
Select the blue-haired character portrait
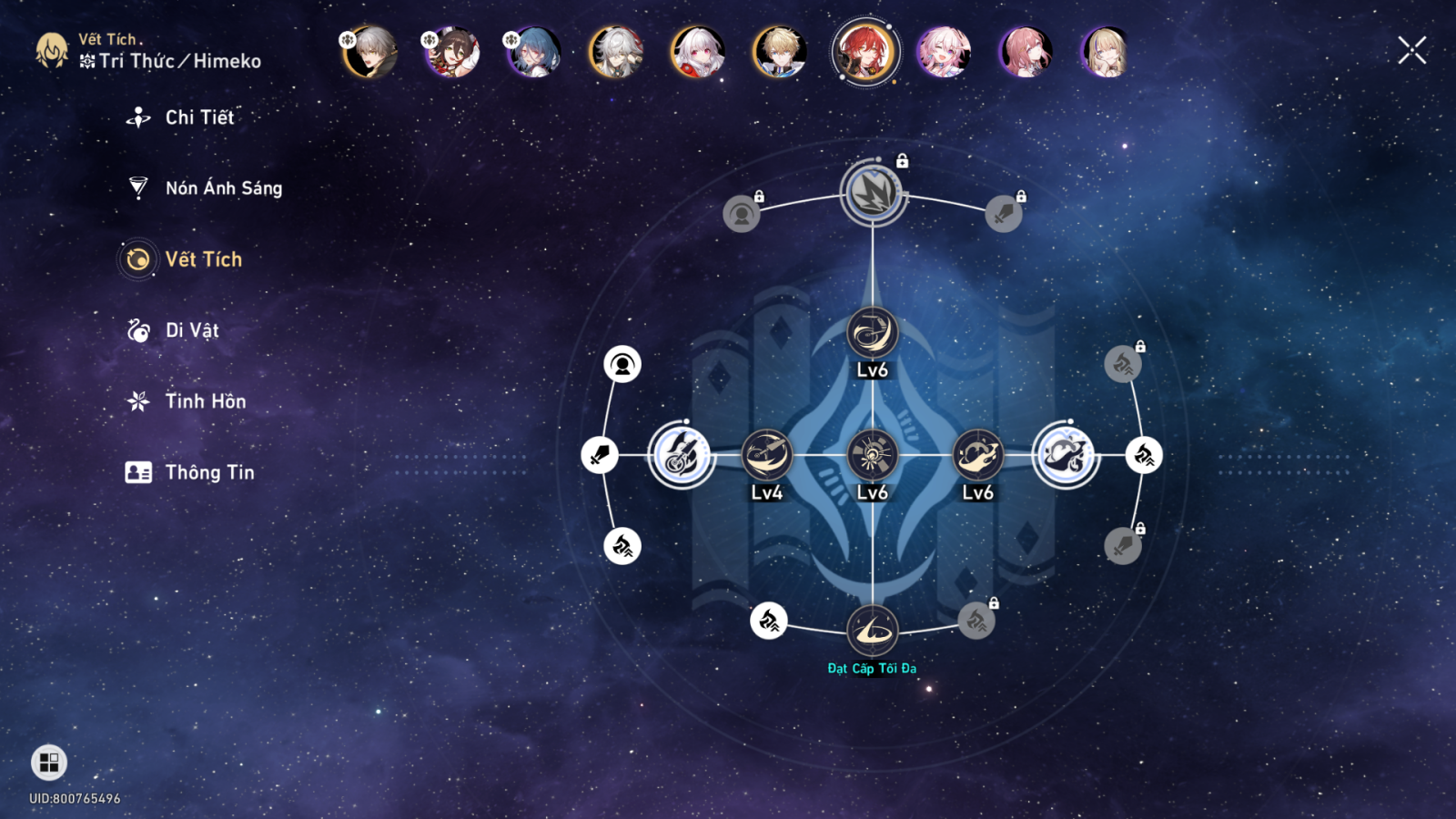(x=534, y=52)
